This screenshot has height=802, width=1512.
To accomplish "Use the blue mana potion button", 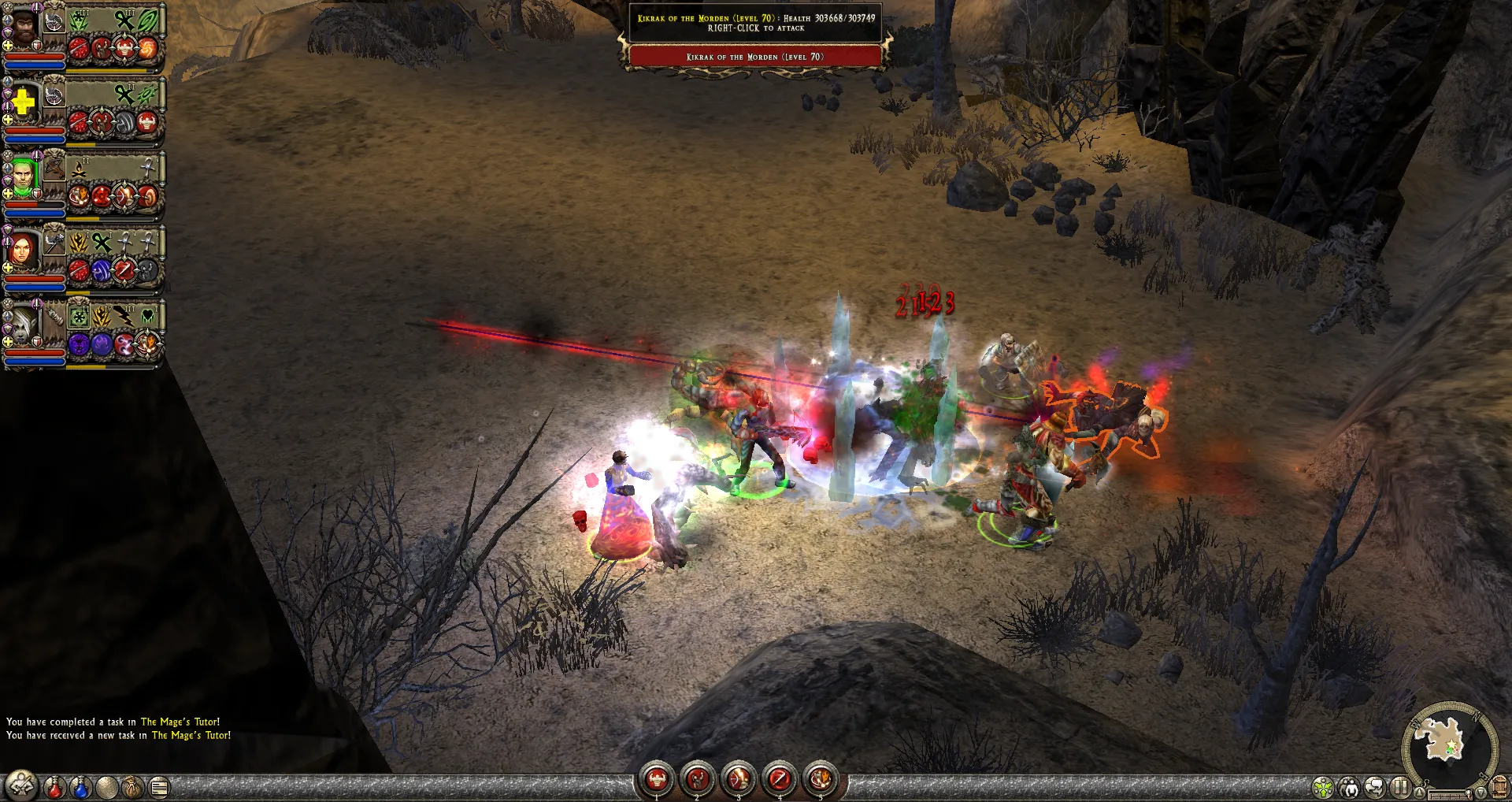I will click(80, 786).
